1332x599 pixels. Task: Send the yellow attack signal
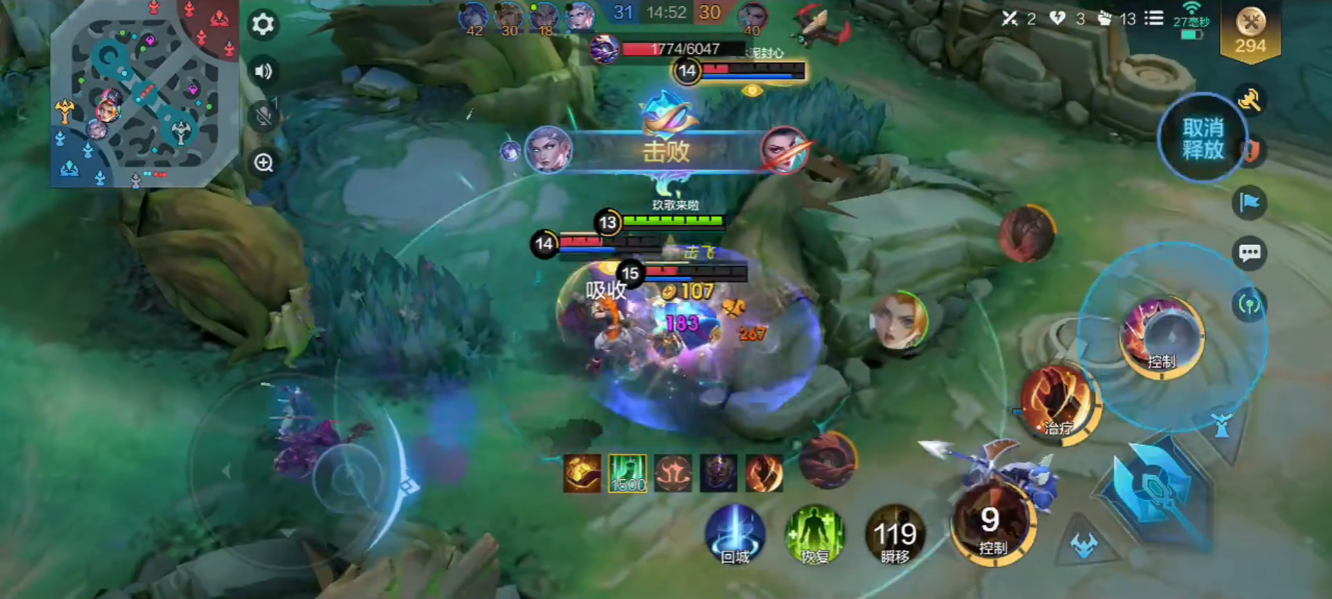coord(1250,100)
